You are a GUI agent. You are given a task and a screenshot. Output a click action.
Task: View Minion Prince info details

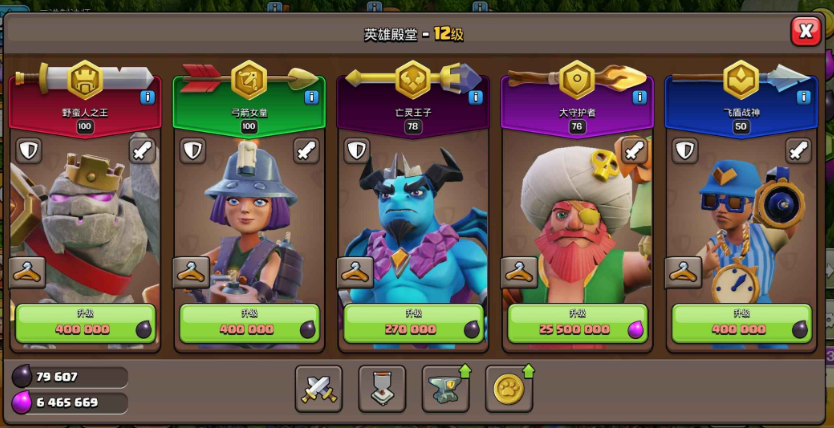click(475, 97)
